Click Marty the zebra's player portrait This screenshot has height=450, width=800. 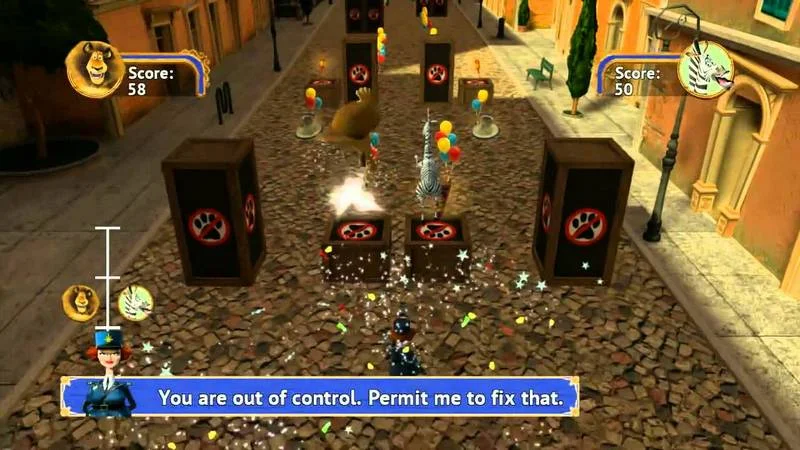(x=705, y=70)
